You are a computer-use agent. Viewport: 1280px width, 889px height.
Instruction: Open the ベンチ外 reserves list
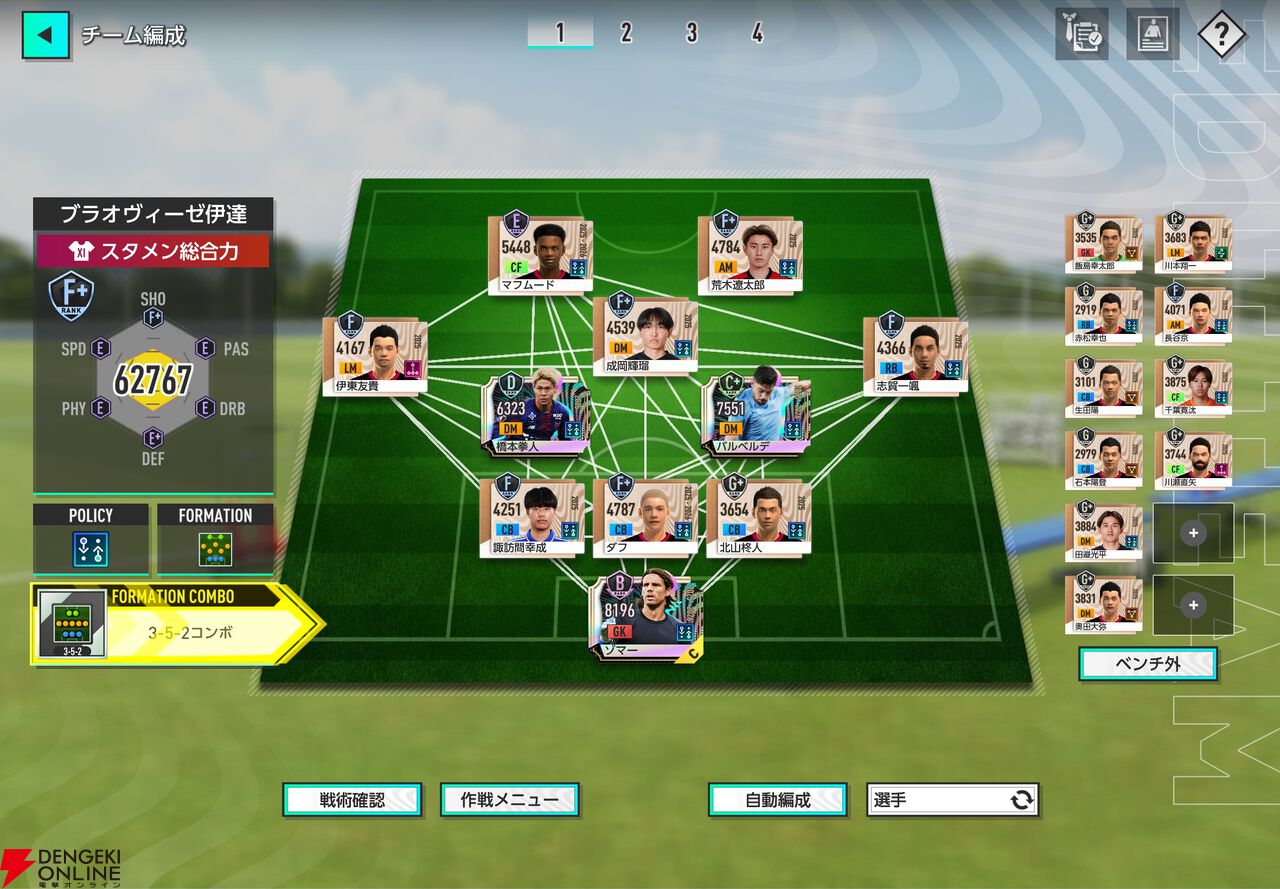point(1147,664)
